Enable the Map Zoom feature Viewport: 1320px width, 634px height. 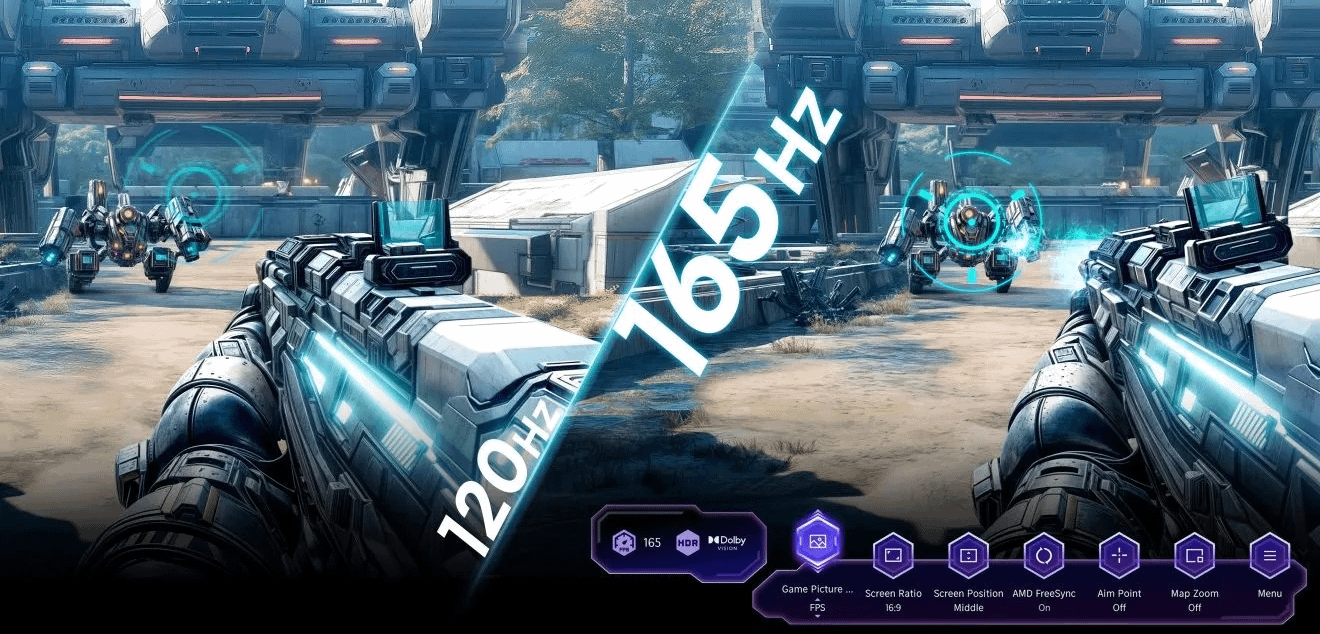[1194, 555]
